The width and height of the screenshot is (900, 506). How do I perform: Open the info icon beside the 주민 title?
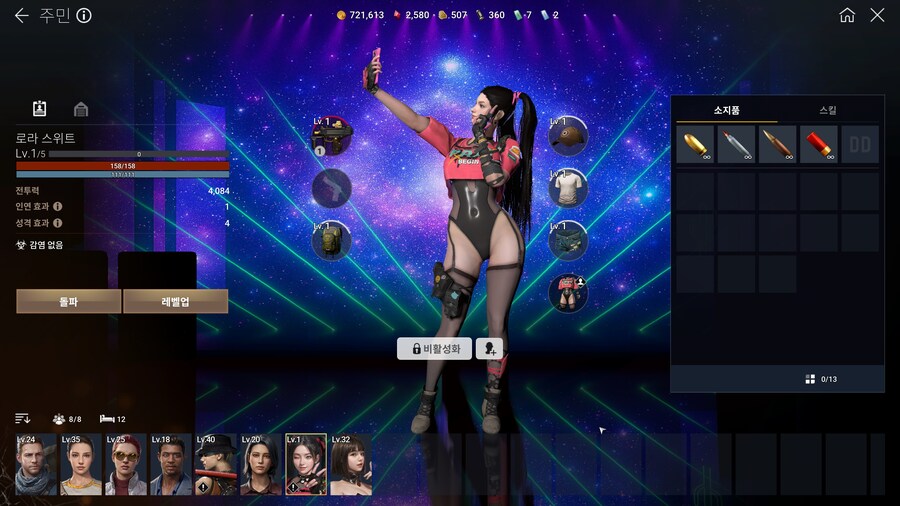pyautogui.click(x=84, y=15)
